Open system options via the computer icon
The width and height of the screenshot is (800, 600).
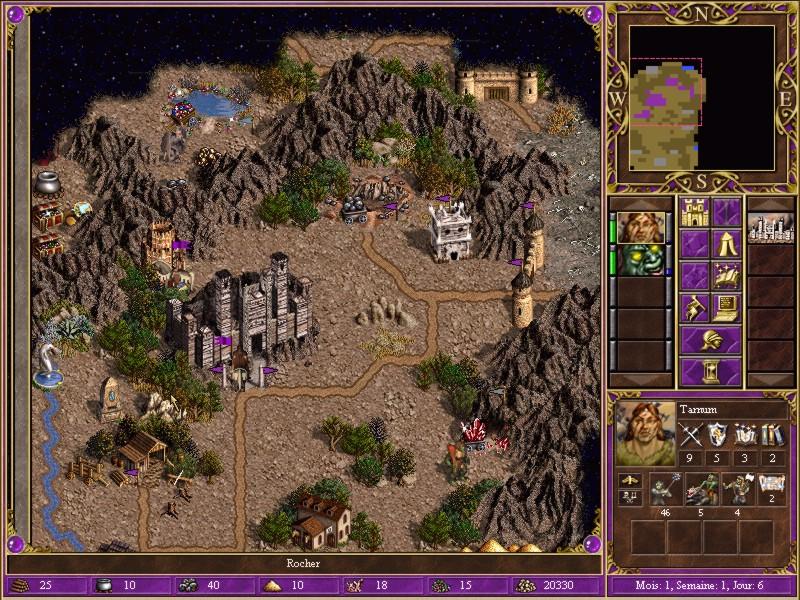(727, 307)
